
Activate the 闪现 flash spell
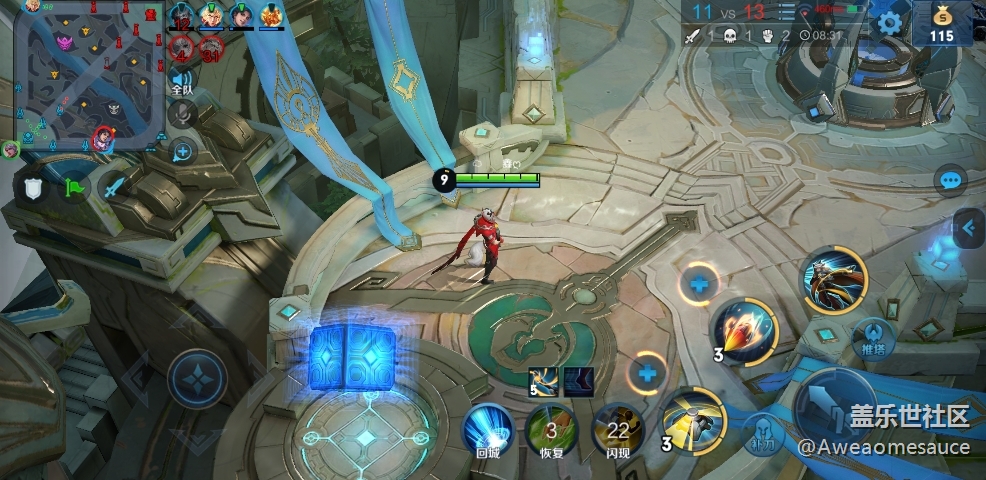click(x=617, y=431)
